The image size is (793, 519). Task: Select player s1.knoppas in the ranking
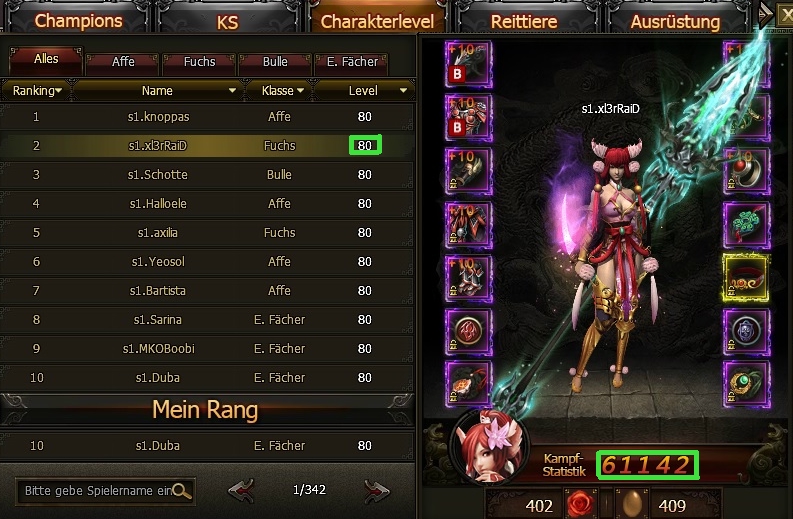click(158, 117)
